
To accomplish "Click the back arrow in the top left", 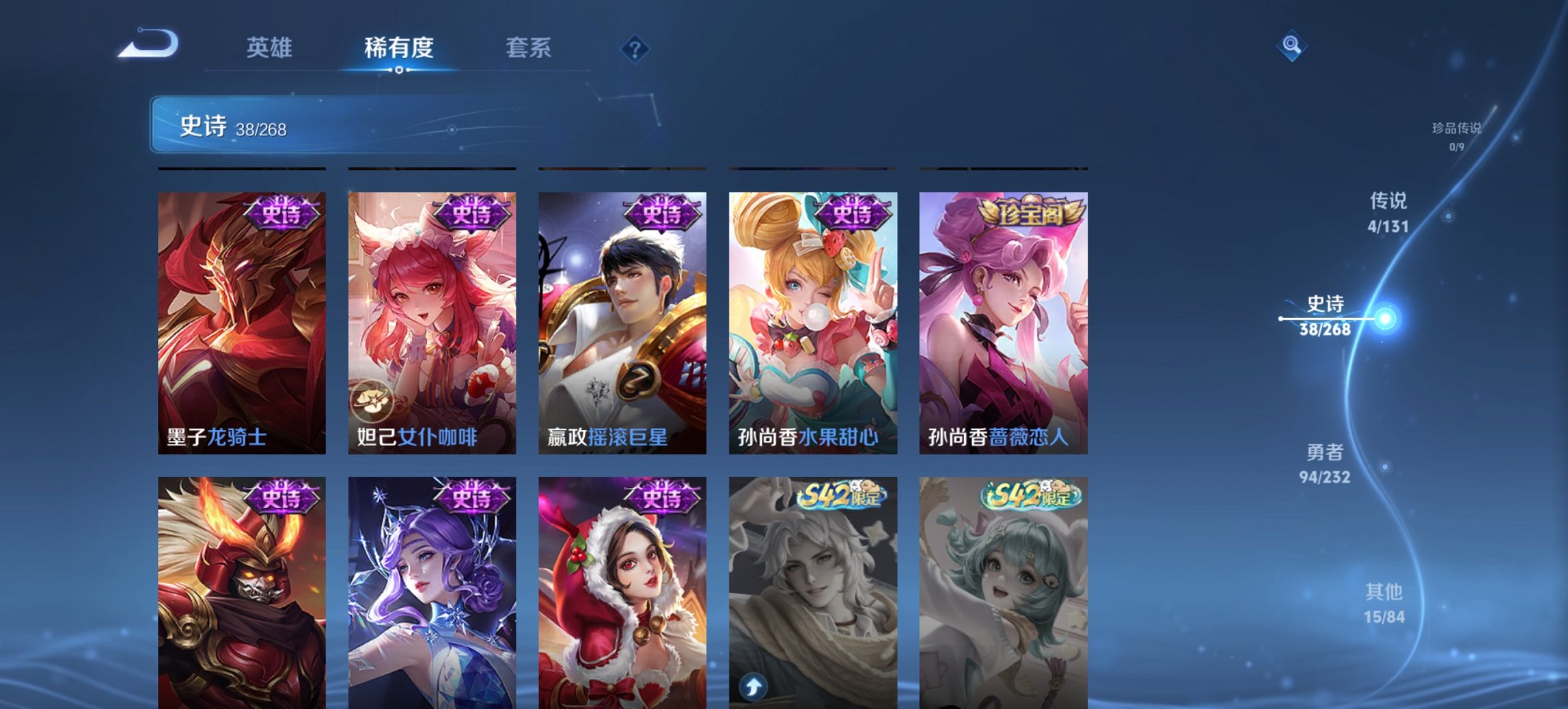I will point(147,42).
